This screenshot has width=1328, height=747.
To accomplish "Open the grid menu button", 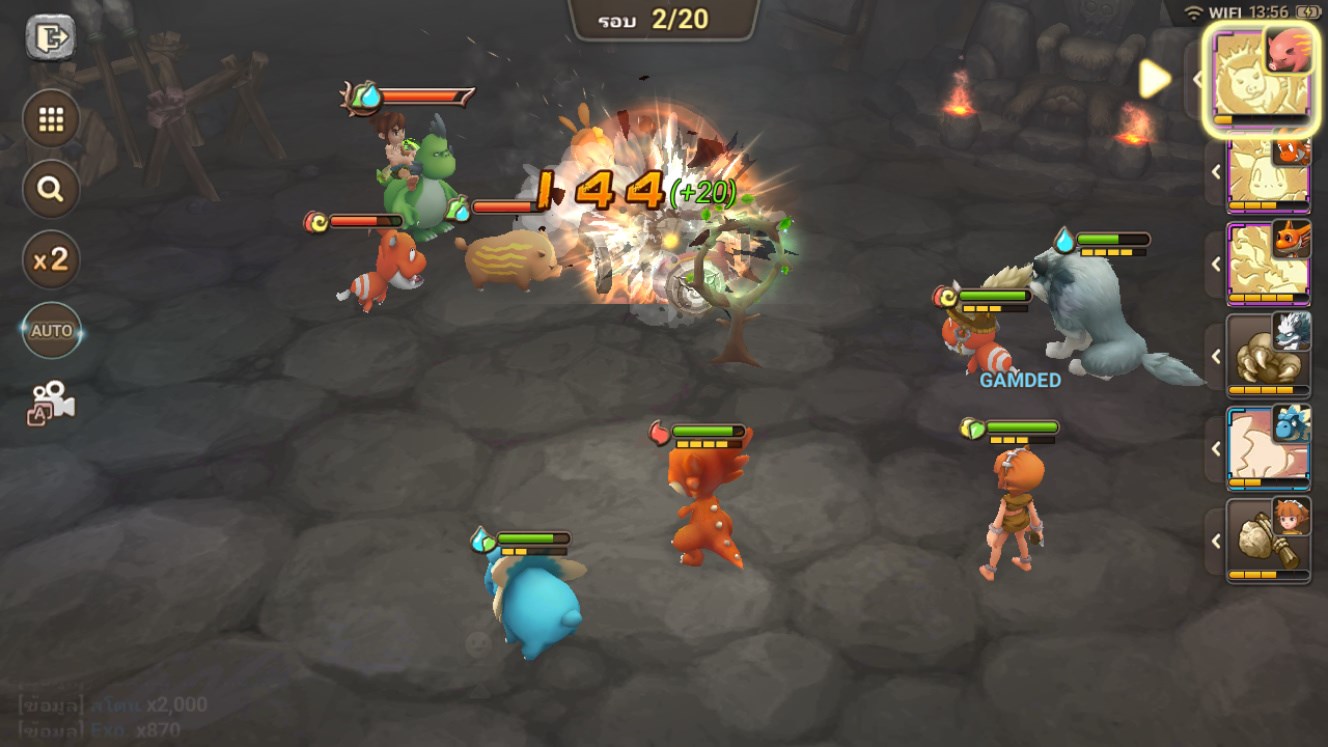I will [x=51, y=120].
